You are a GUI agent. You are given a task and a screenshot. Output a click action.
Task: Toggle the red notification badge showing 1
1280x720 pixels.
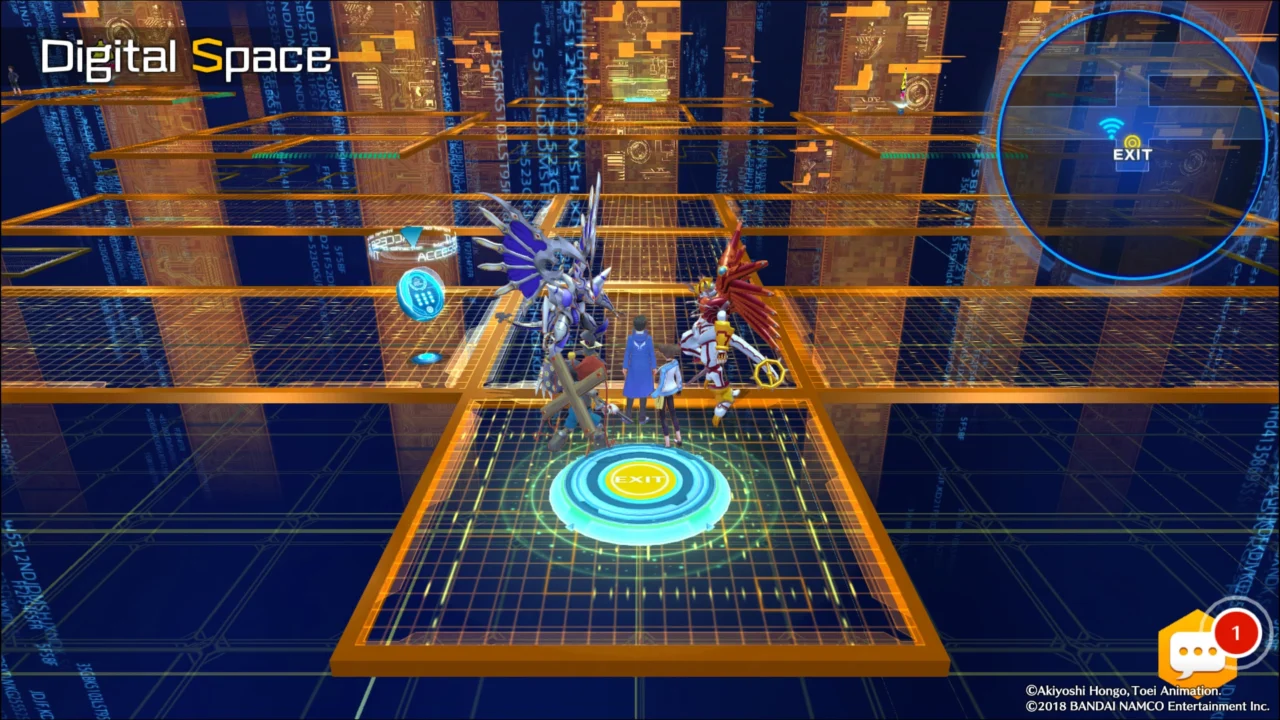1237,632
